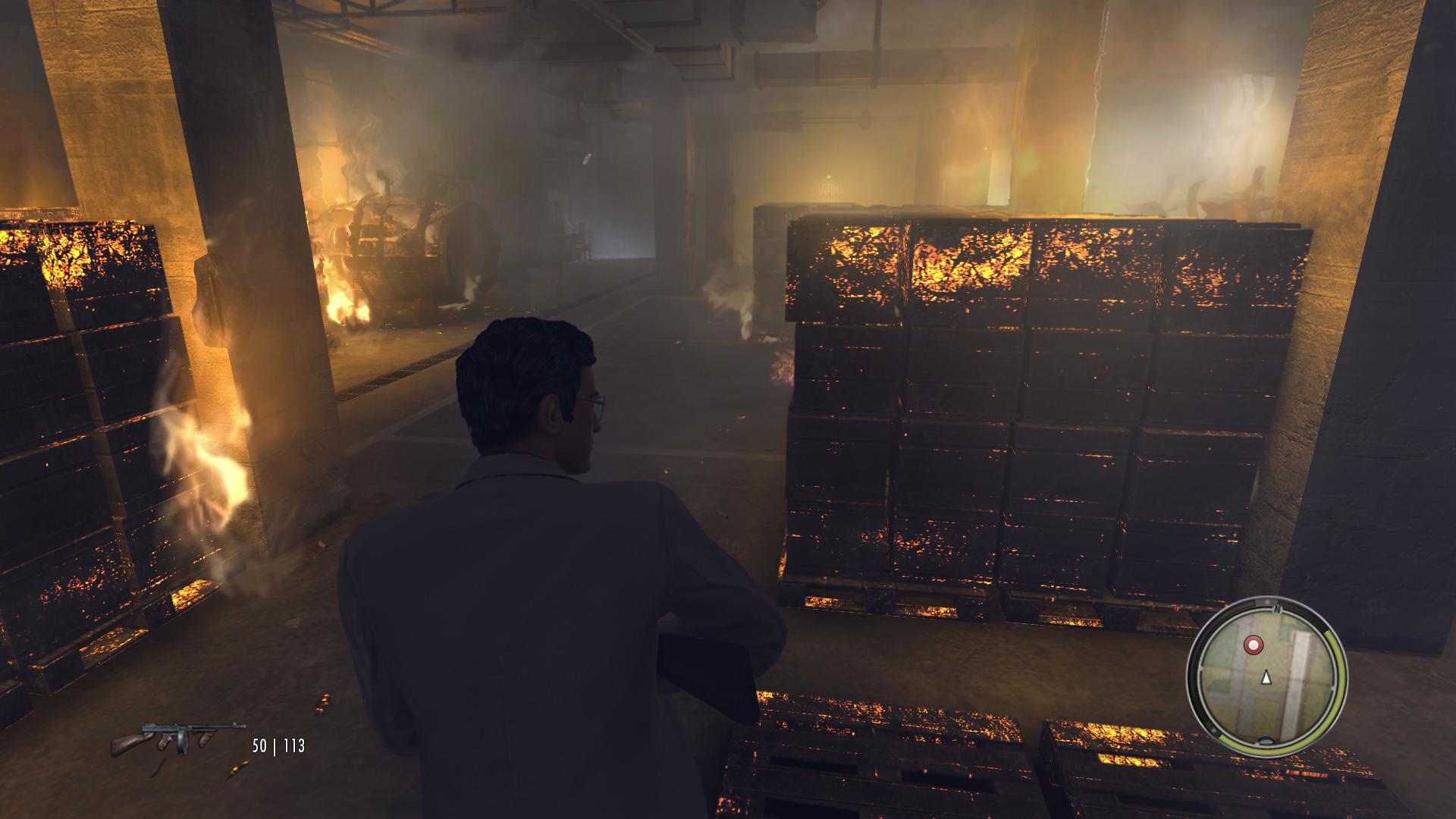
Task: Click the Thompson submachine gun weapon icon
Action: pyautogui.click(x=177, y=739)
